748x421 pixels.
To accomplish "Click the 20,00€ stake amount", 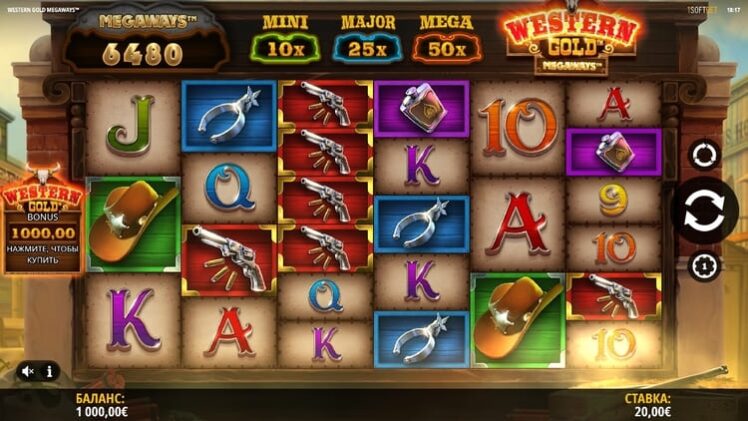I will coord(647,410).
